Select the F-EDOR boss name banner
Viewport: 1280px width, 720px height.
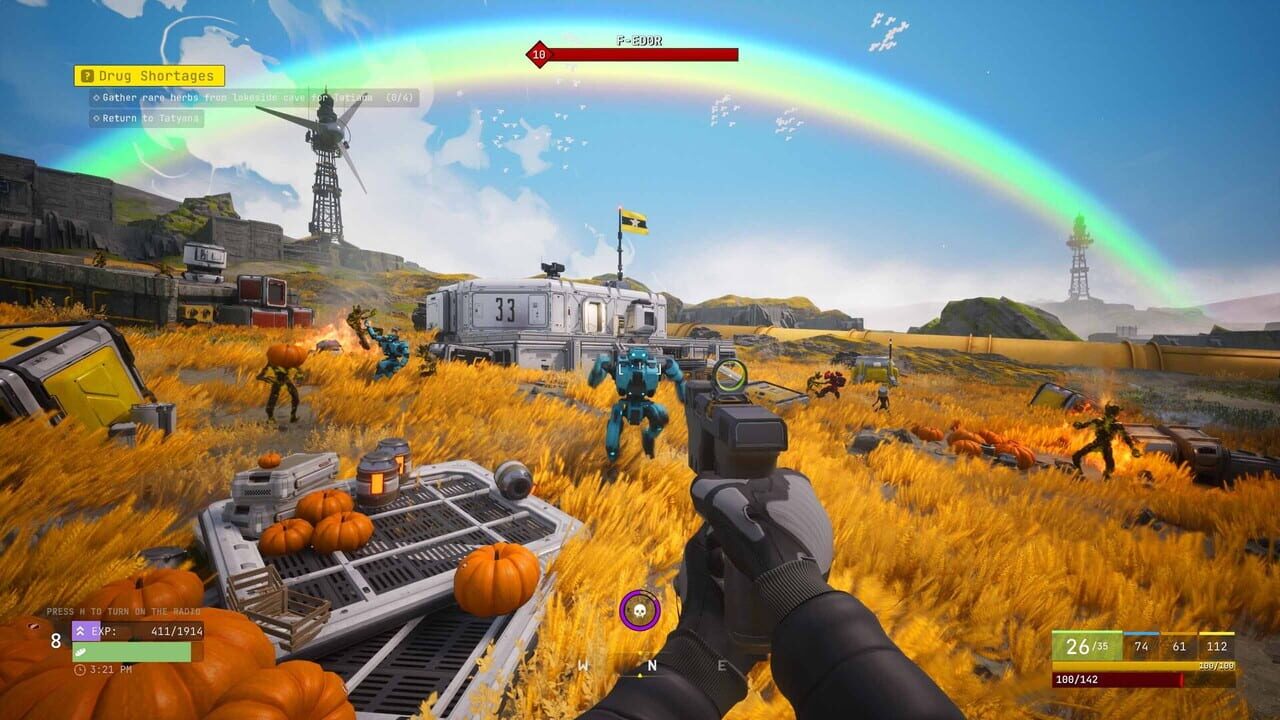pos(640,42)
